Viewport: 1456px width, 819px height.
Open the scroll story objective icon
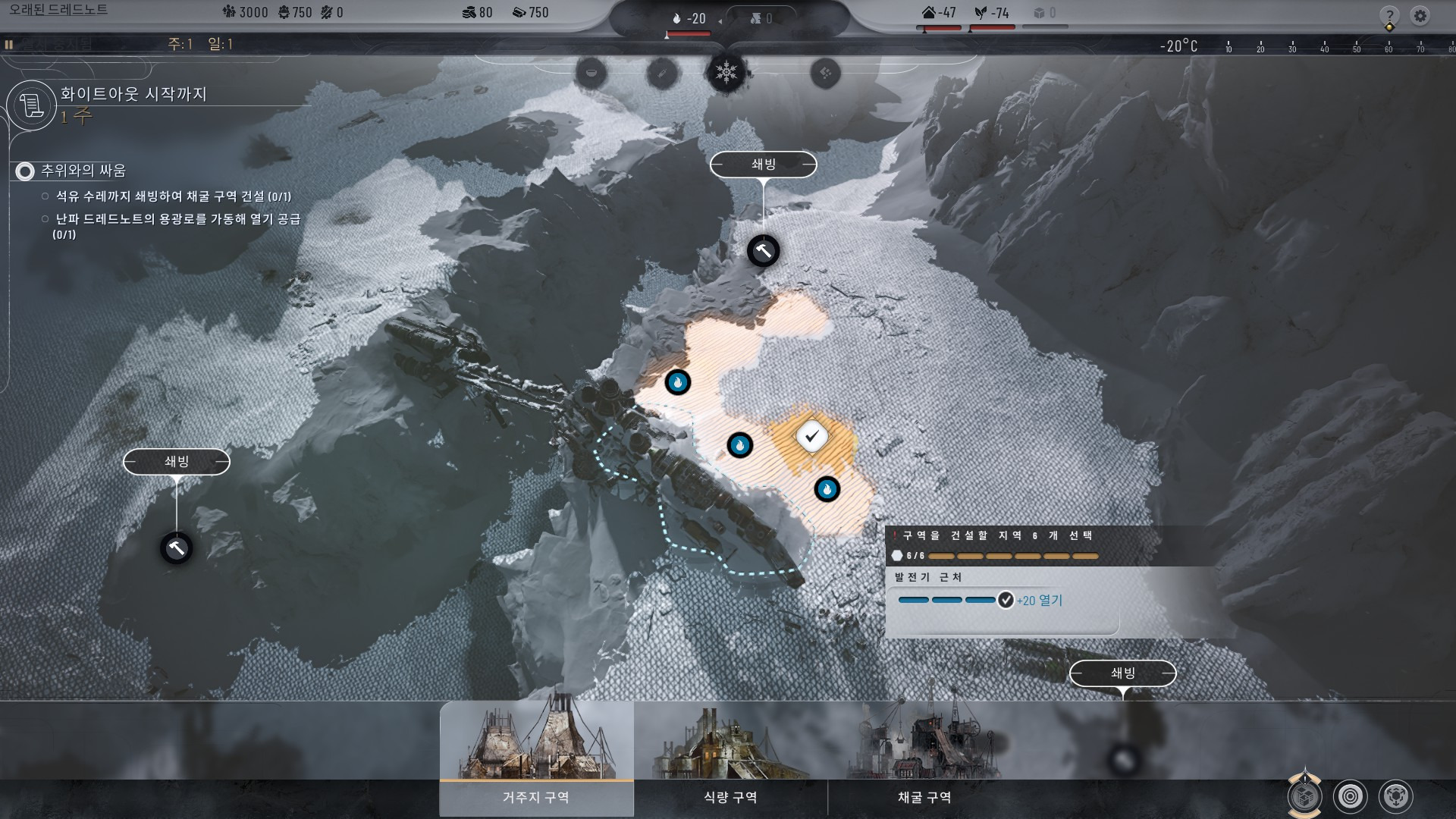(31, 105)
